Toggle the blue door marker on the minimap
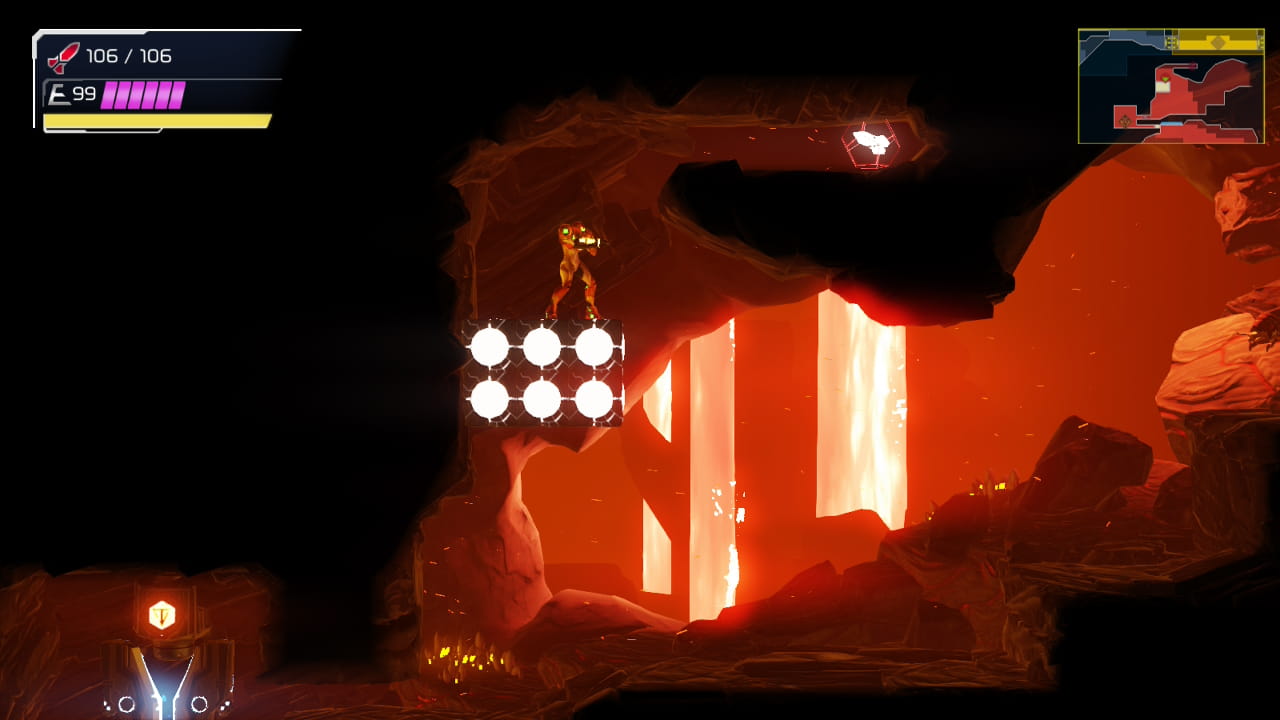 click(x=1172, y=124)
